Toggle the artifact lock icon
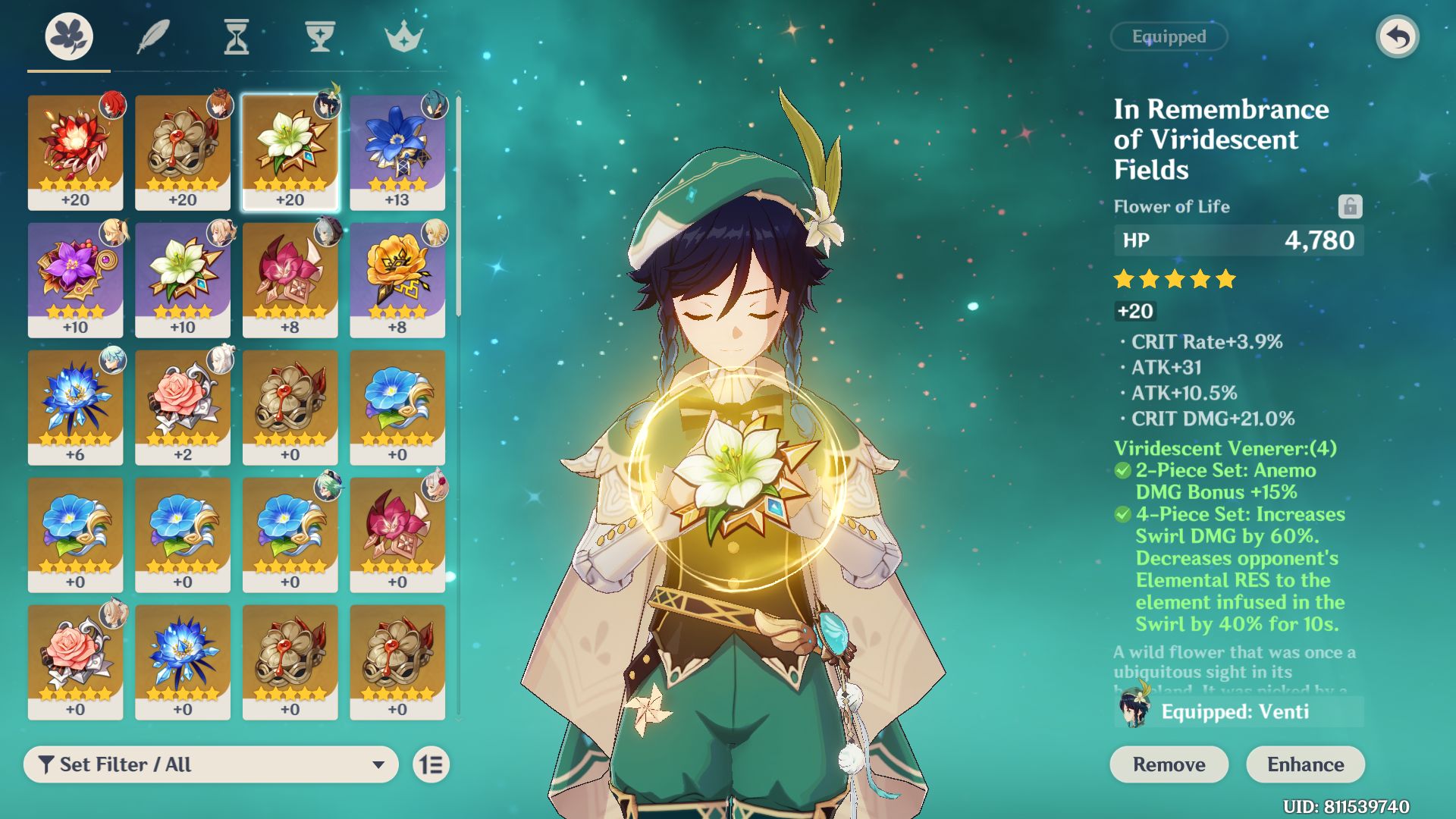1456x819 pixels. [1350, 206]
